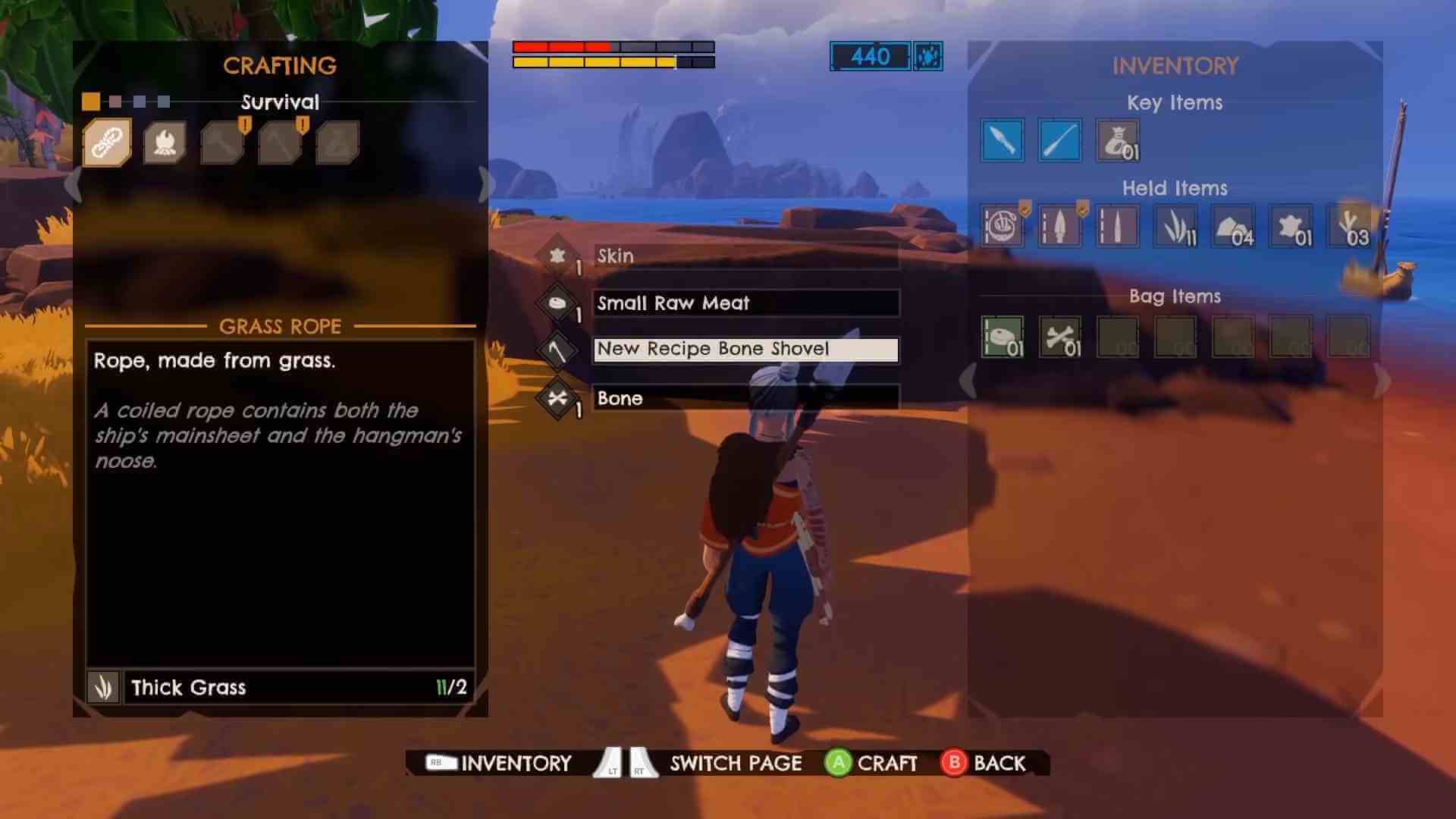Open the campfire crafting category
1456x819 pixels.
point(165,141)
